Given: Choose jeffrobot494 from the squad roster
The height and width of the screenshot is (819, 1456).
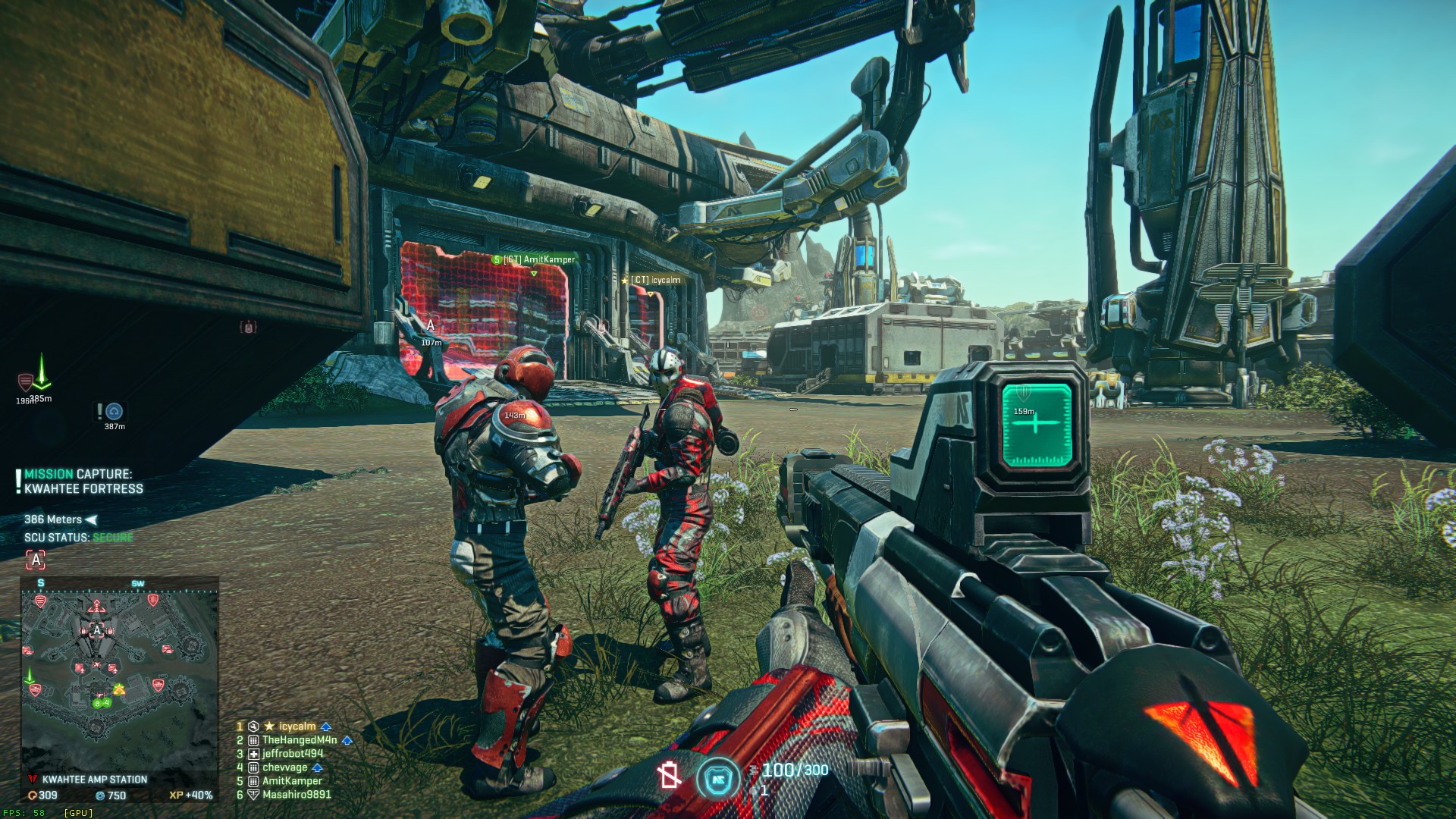Looking at the screenshot, I should (x=293, y=754).
